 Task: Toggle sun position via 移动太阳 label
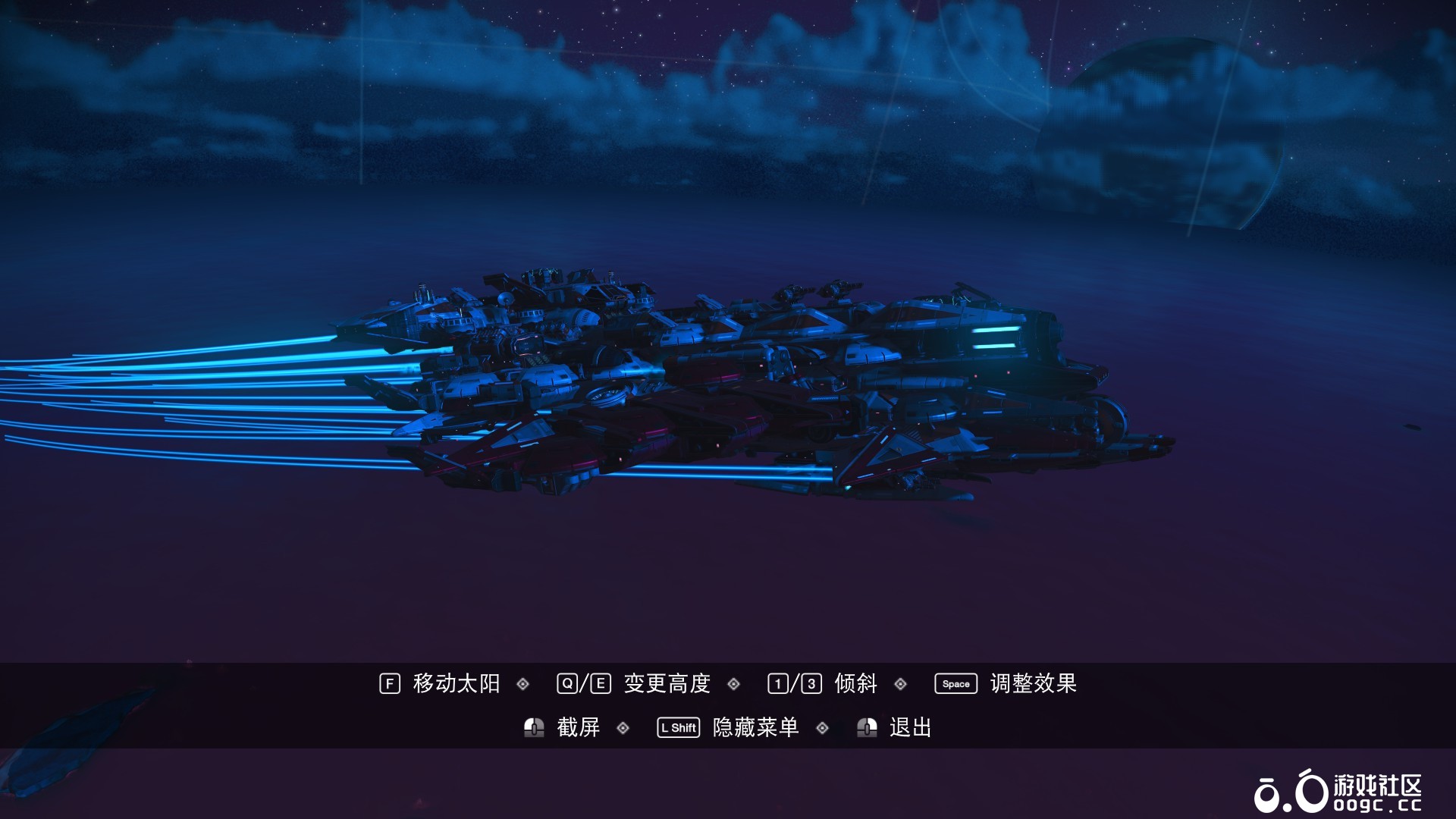[456, 682]
